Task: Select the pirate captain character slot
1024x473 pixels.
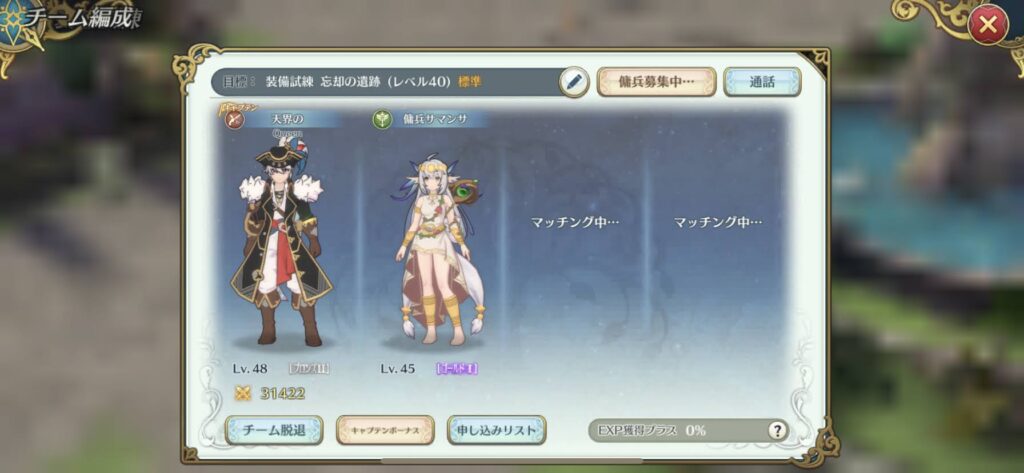Action: coord(283,245)
